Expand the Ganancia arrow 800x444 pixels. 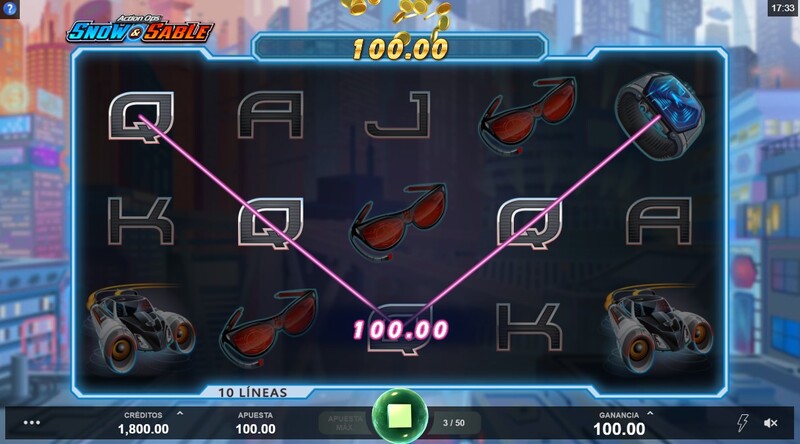[651, 412]
